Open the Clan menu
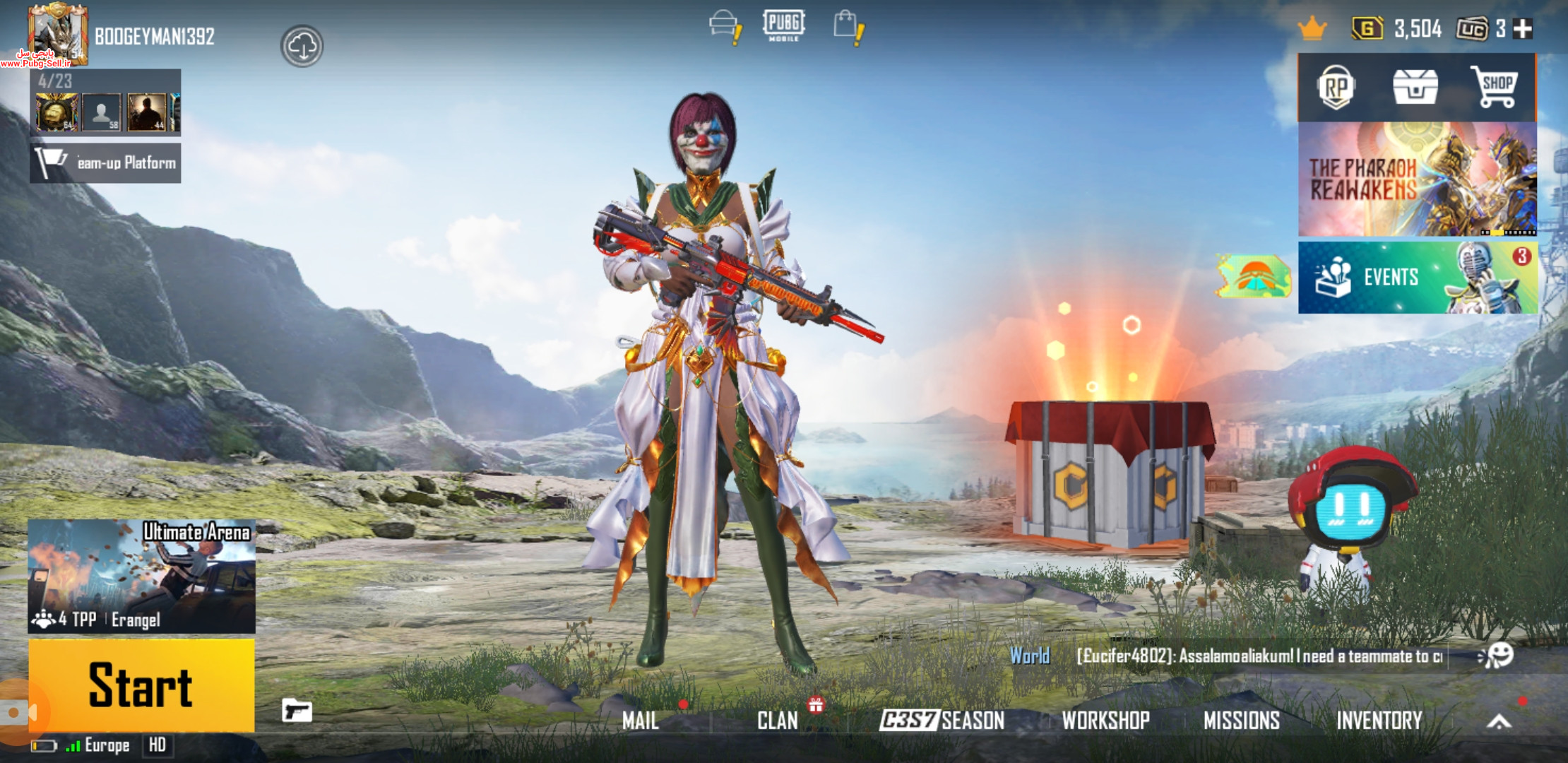The image size is (1568, 763). coord(777,721)
